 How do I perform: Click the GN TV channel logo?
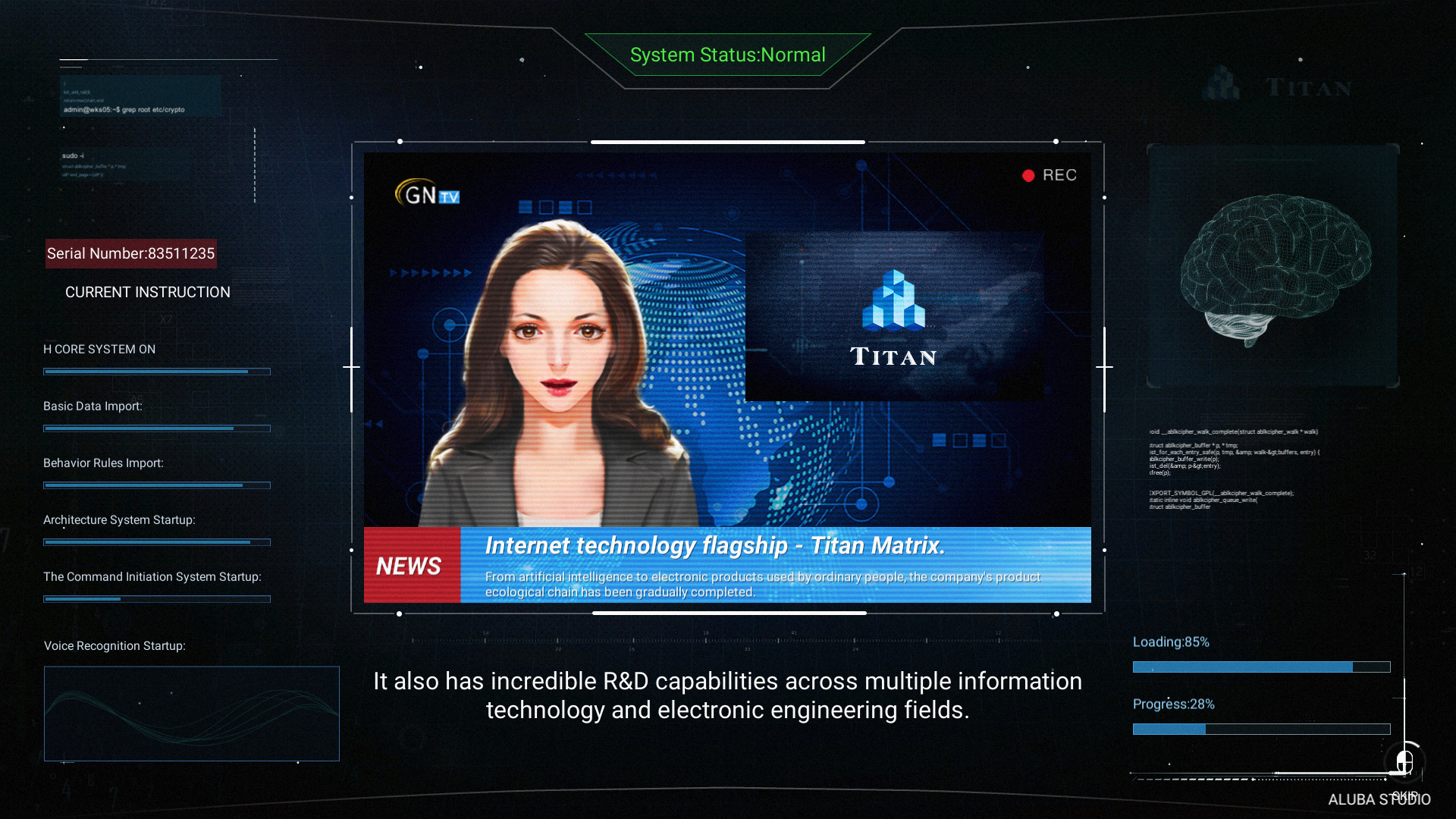coord(425,194)
